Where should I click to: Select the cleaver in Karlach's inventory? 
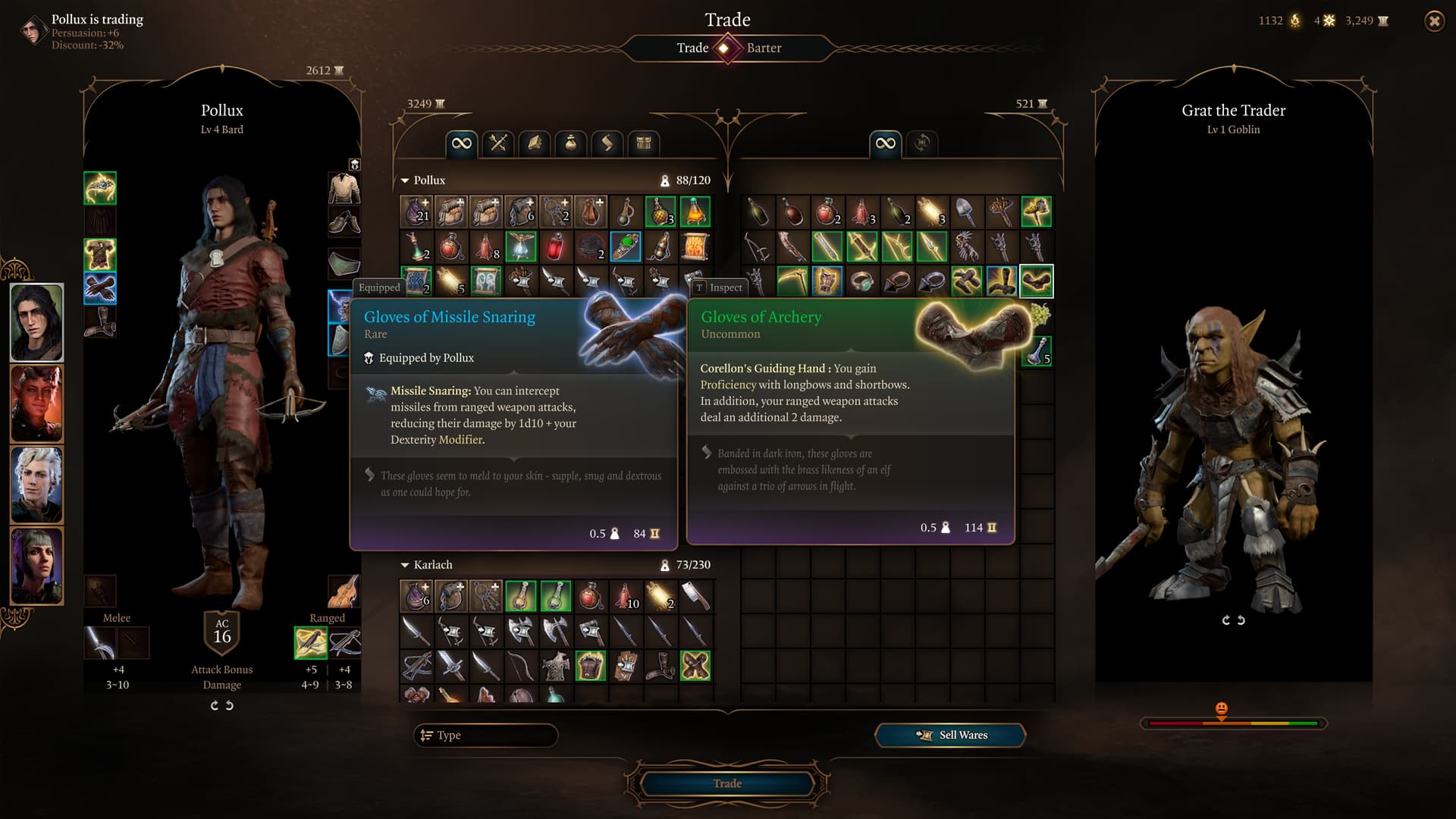pos(695,596)
